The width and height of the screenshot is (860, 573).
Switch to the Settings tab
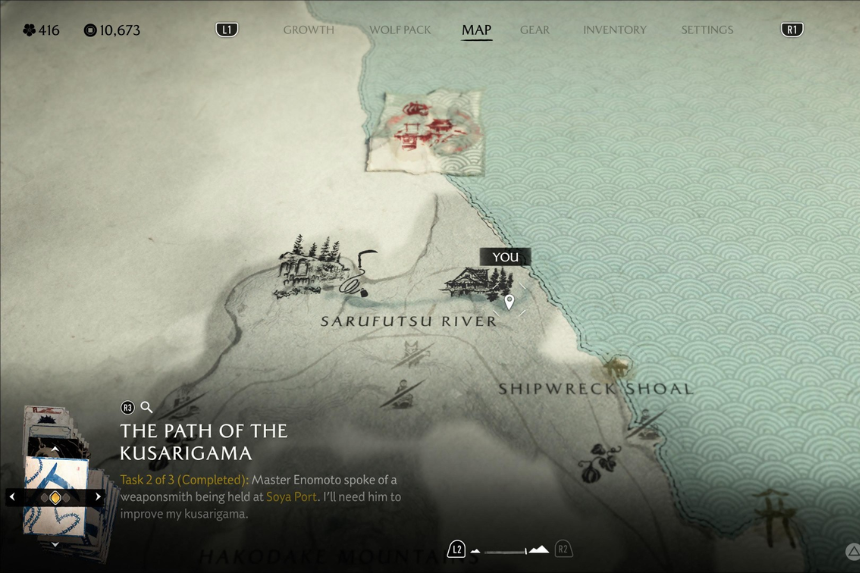[707, 30]
